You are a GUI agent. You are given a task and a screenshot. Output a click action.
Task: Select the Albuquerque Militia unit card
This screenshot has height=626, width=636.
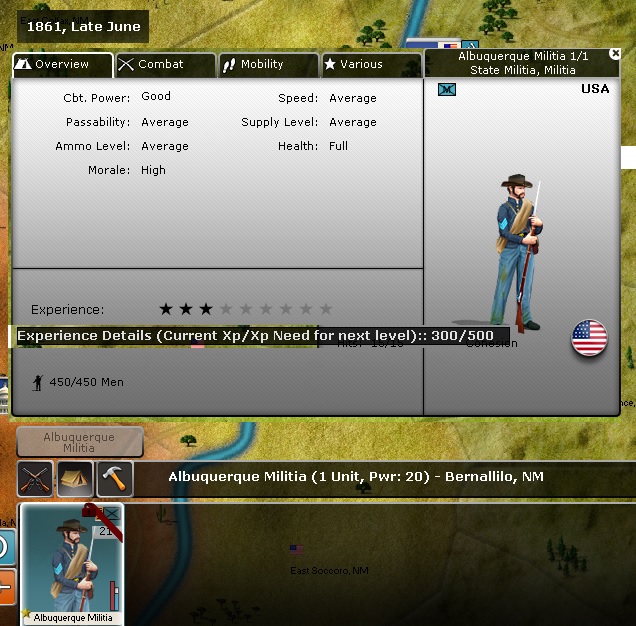pyautogui.click(x=72, y=564)
